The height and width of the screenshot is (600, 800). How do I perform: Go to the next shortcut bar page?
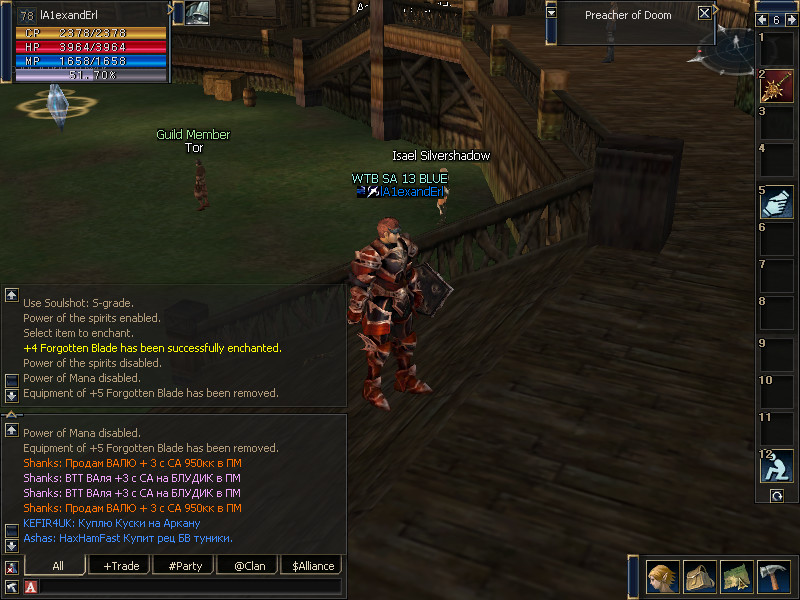coord(791,20)
